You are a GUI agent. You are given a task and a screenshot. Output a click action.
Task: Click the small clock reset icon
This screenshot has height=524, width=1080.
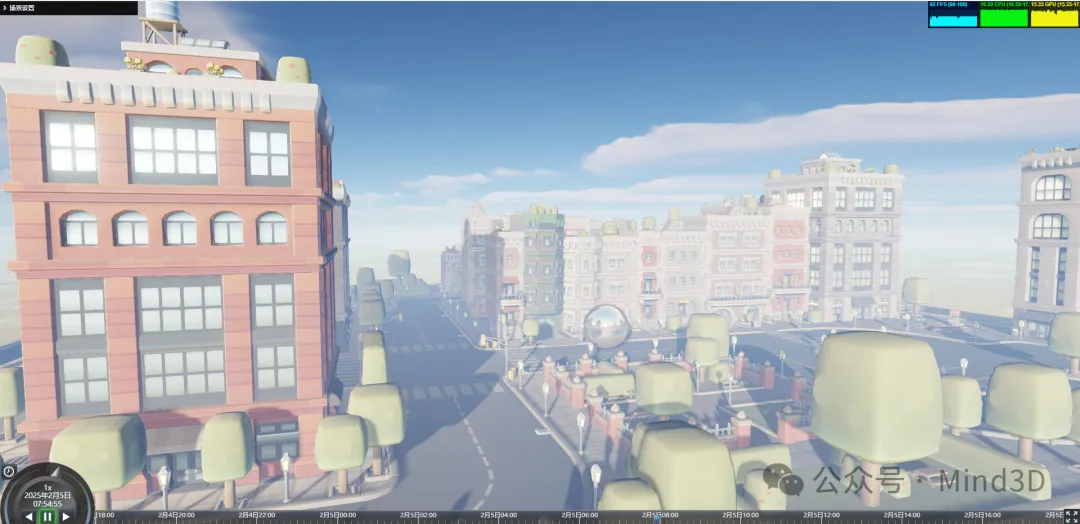point(8,471)
